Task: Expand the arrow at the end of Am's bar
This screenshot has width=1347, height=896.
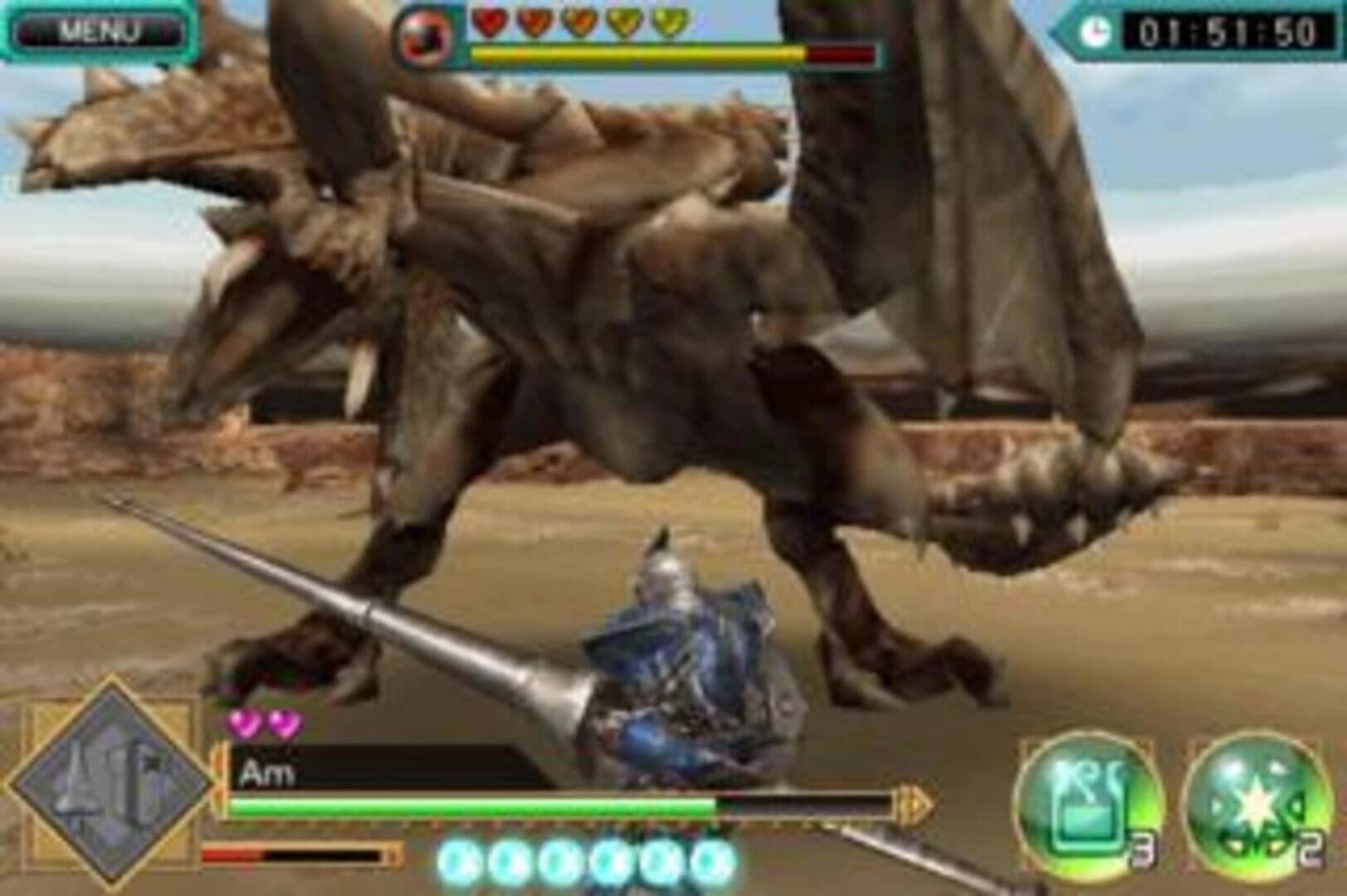Action: (x=913, y=803)
